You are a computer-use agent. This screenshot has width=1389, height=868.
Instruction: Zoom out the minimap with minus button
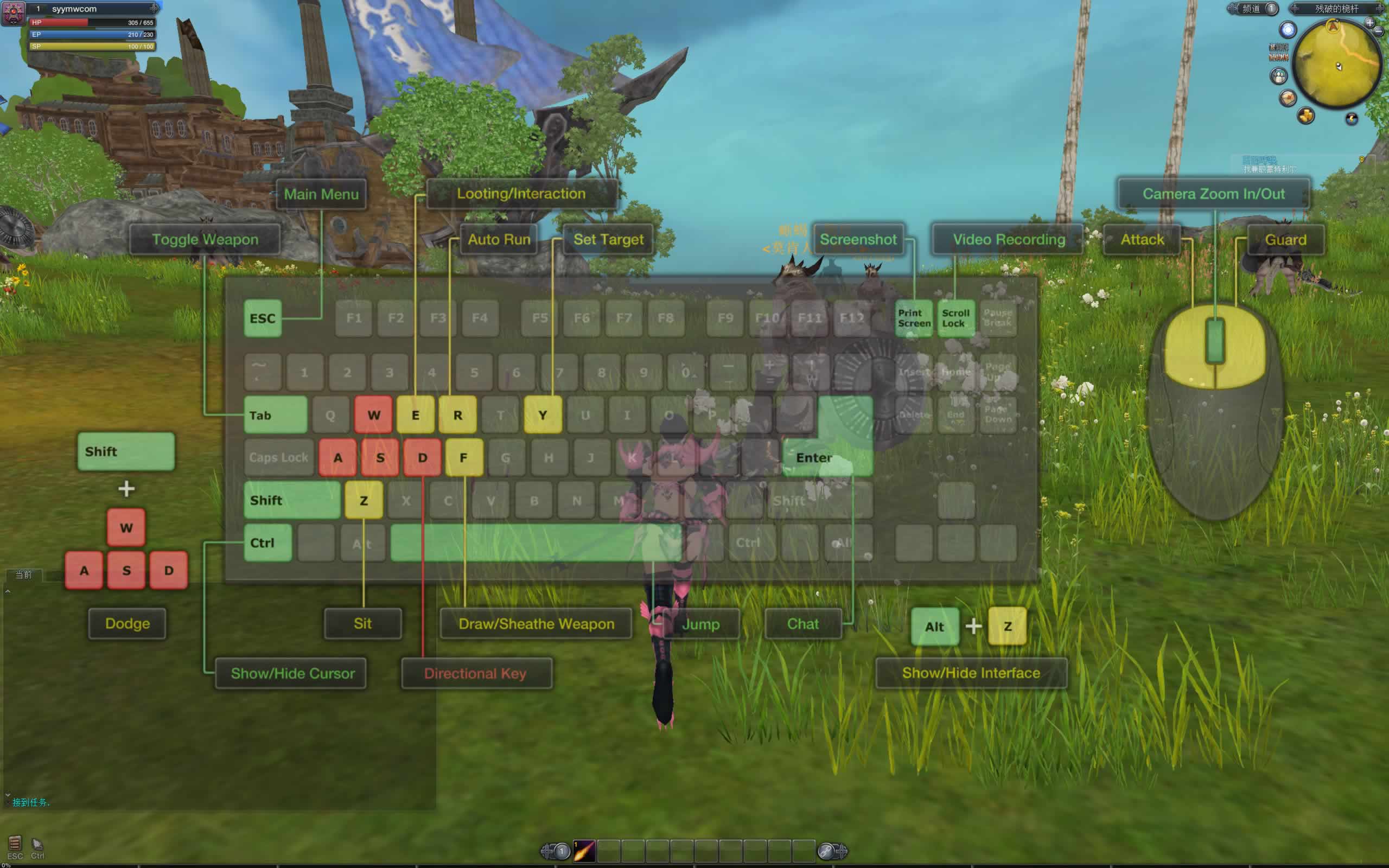[1379, 32]
